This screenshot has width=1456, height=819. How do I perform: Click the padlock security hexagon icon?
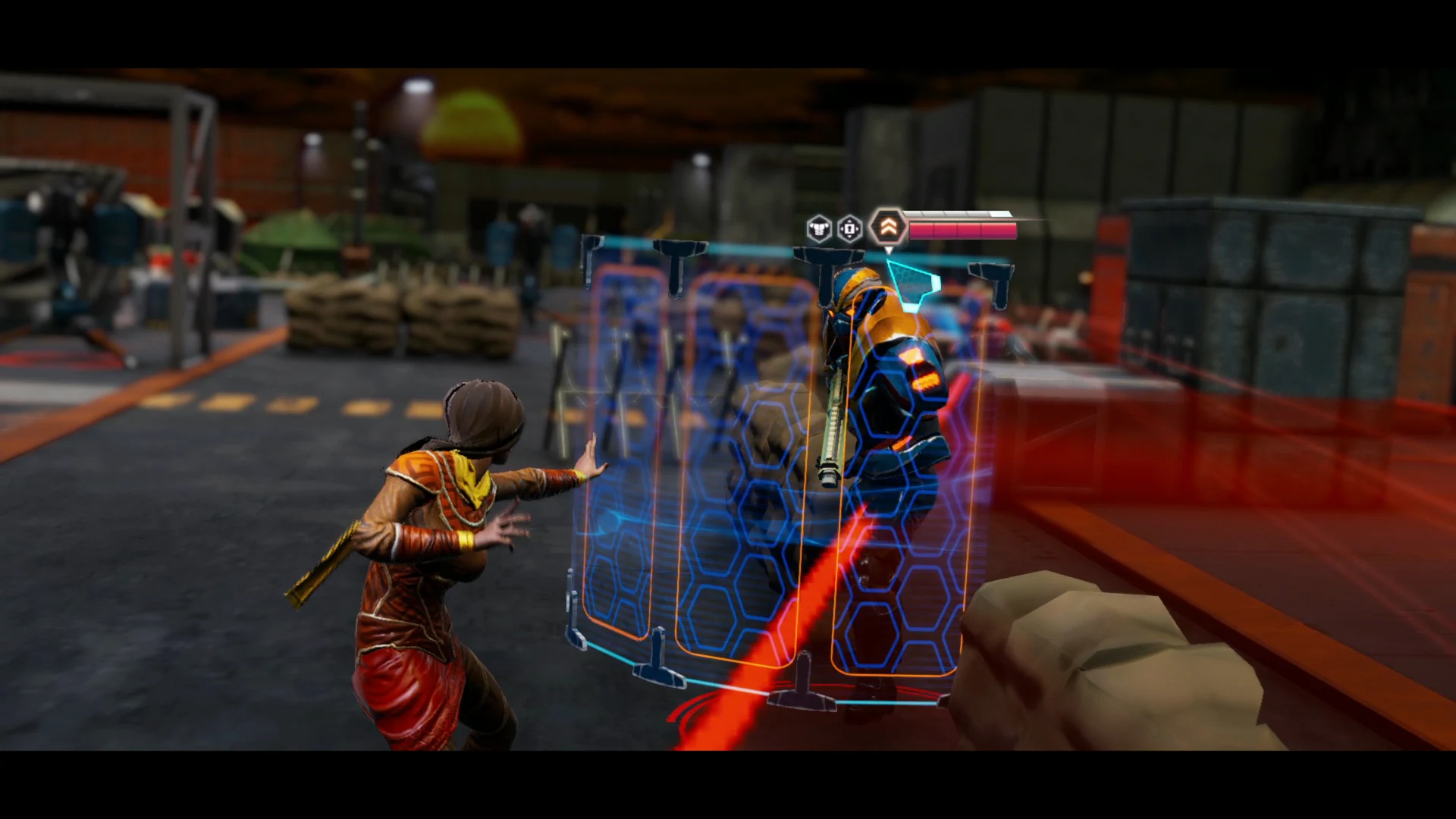(x=849, y=229)
